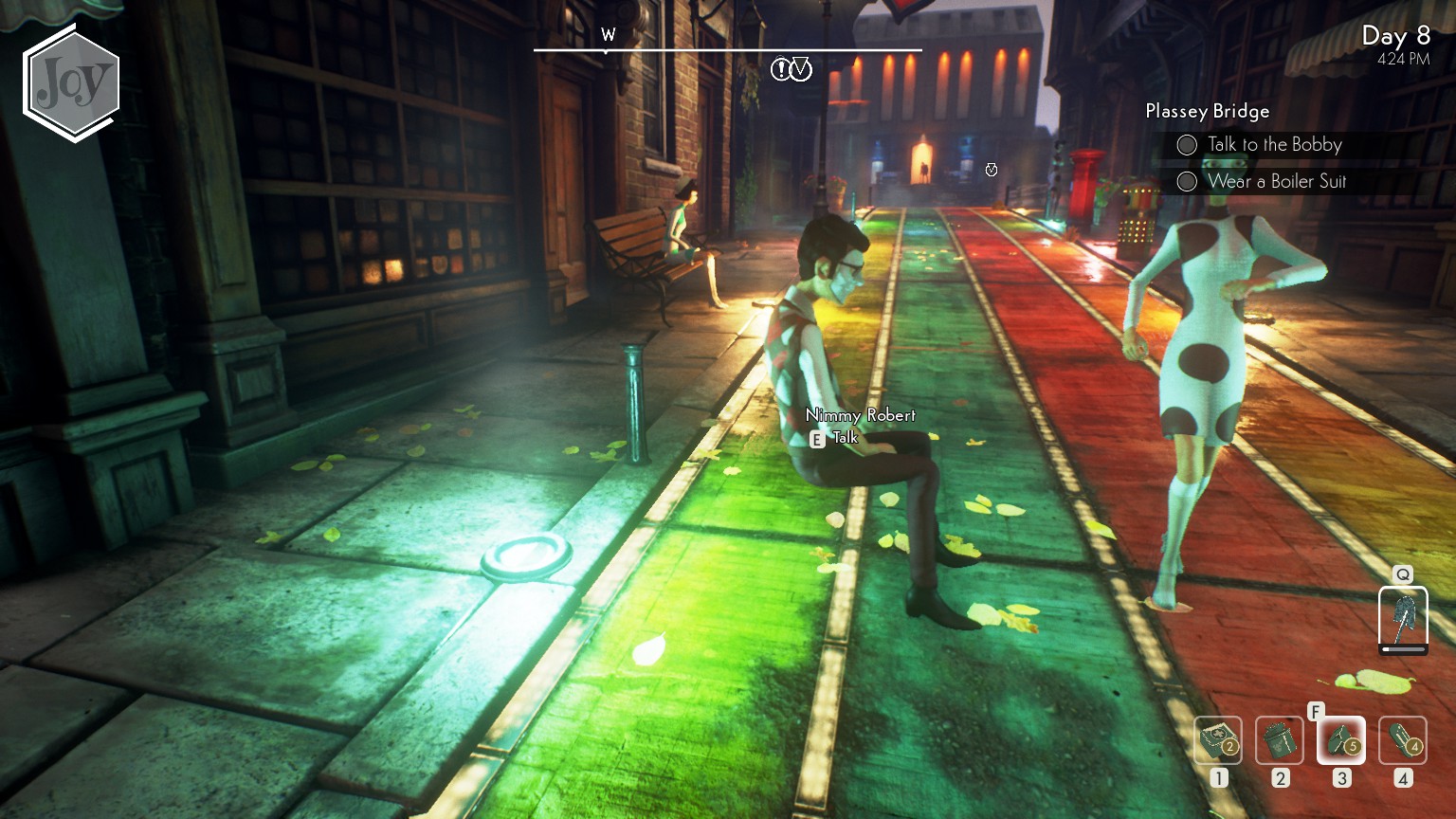The image size is (1456, 819).
Task: Click the triangle objective marker on the compass
Action: coord(802,69)
